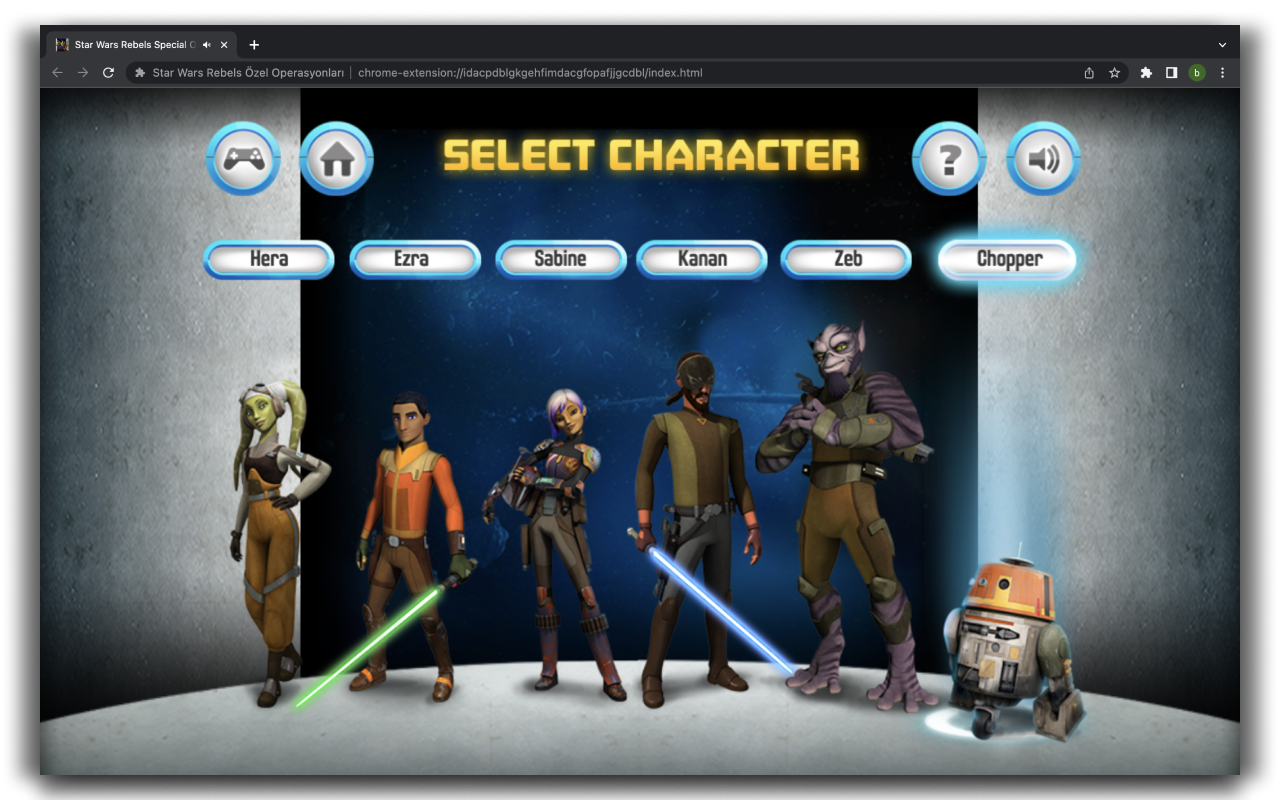The width and height of the screenshot is (1280, 800).
Task: Click the Chrome extensions puzzle icon
Action: point(1146,72)
